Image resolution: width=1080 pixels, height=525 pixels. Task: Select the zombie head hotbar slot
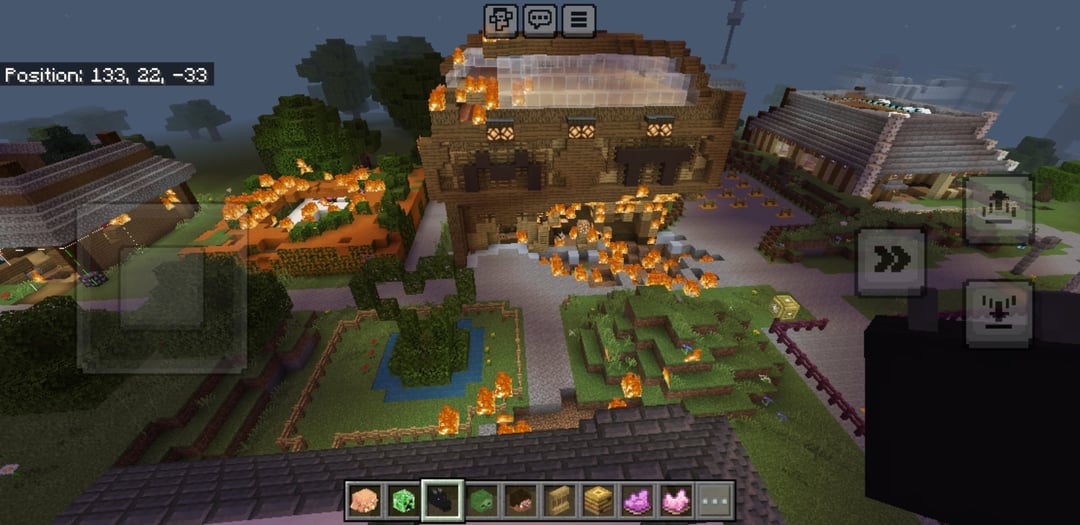[480, 500]
